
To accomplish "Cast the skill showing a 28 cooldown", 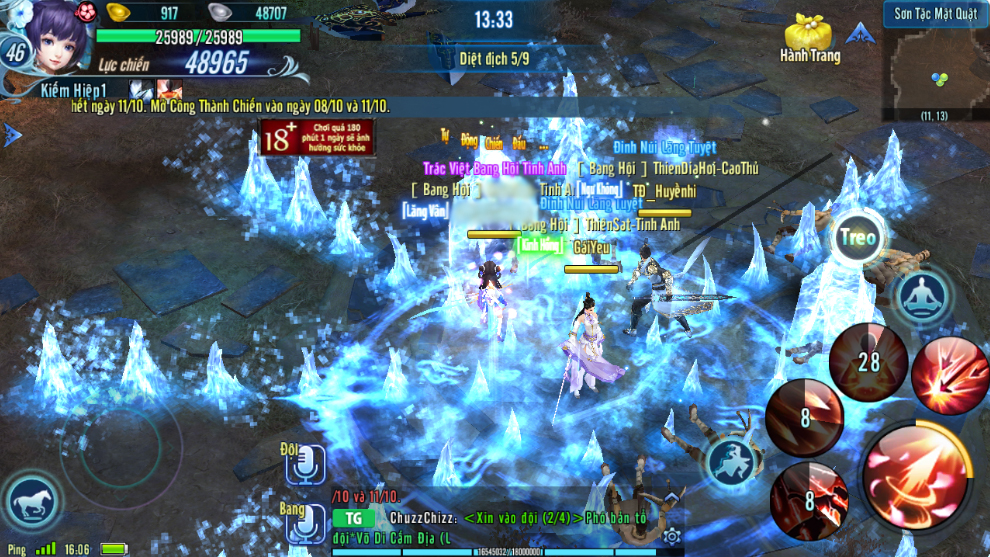I will click(867, 361).
